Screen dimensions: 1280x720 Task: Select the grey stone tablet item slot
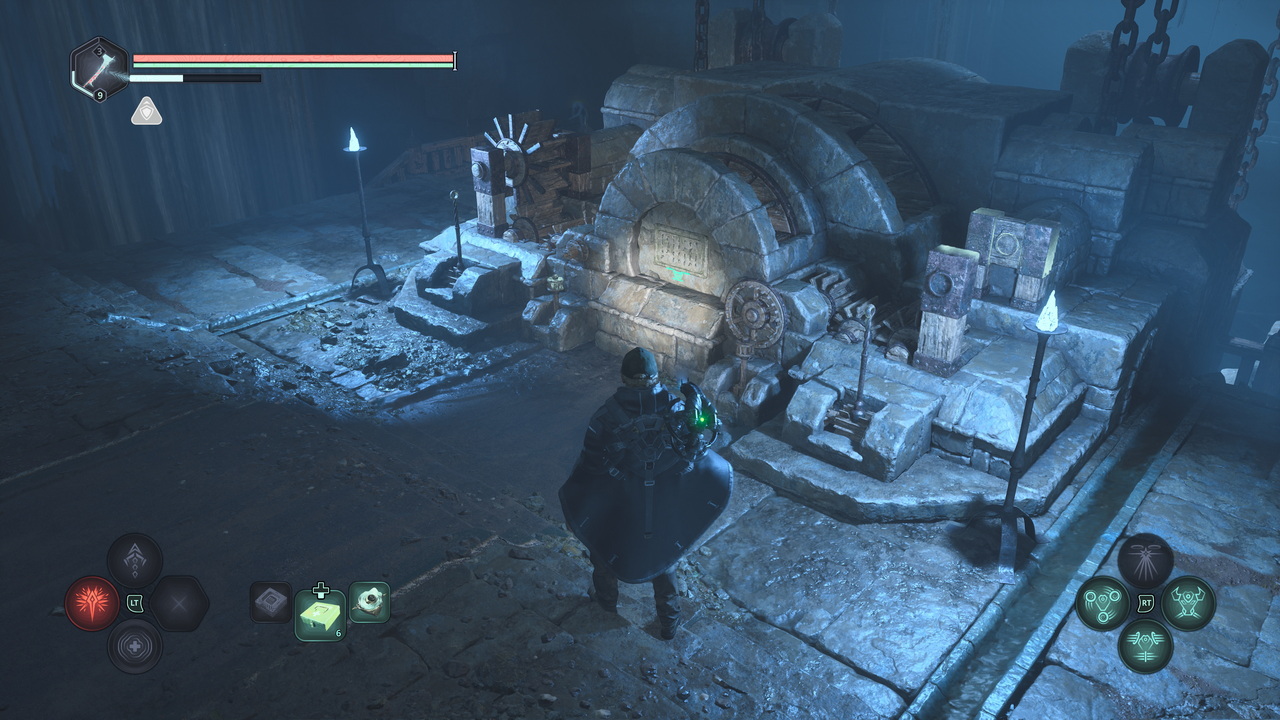coord(271,602)
